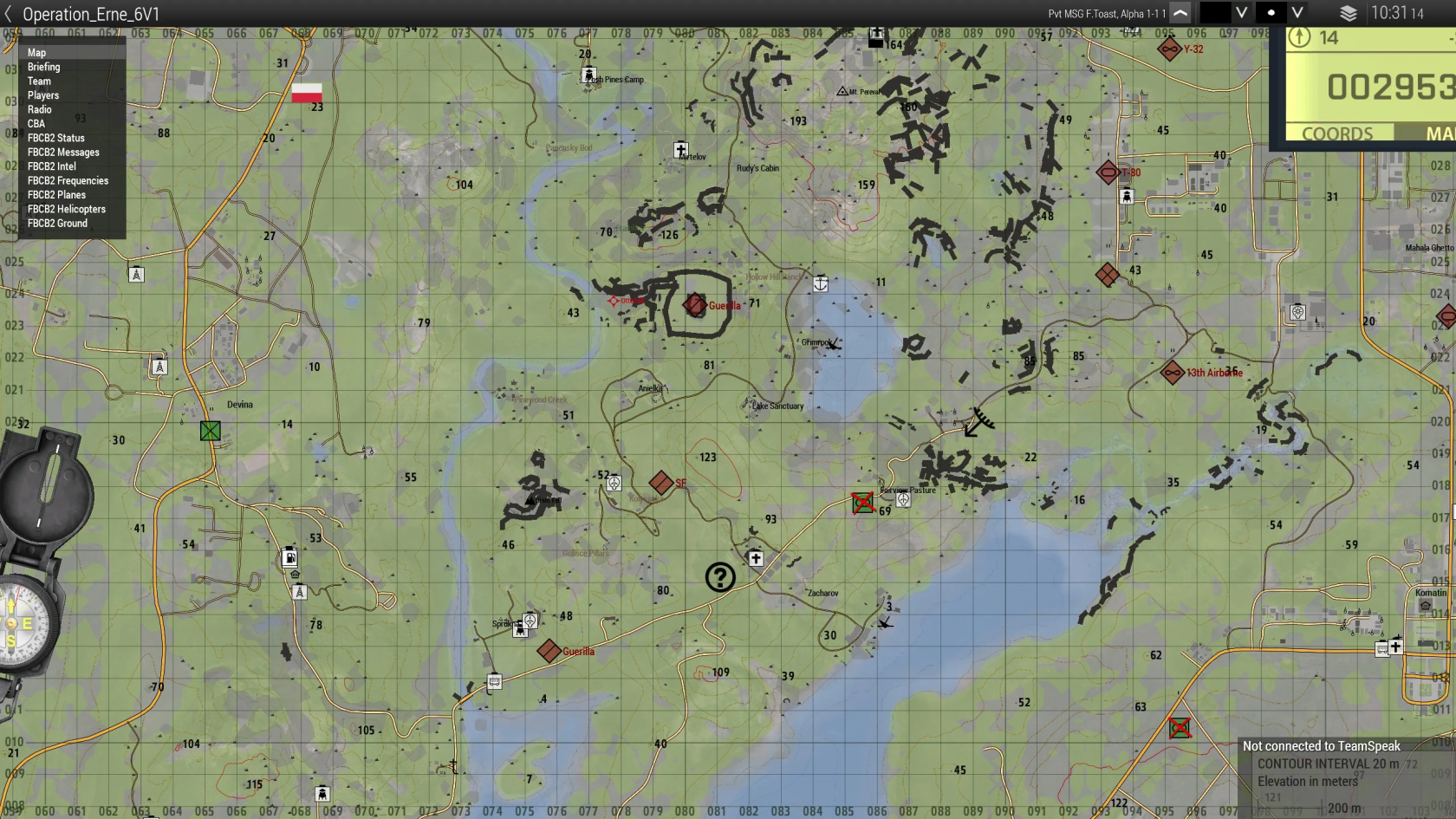Image resolution: width=1456 pixels, height=819 pixels.
Task: Open the first channel dropdown in the top bar
Action: [x=1243, y=13]
